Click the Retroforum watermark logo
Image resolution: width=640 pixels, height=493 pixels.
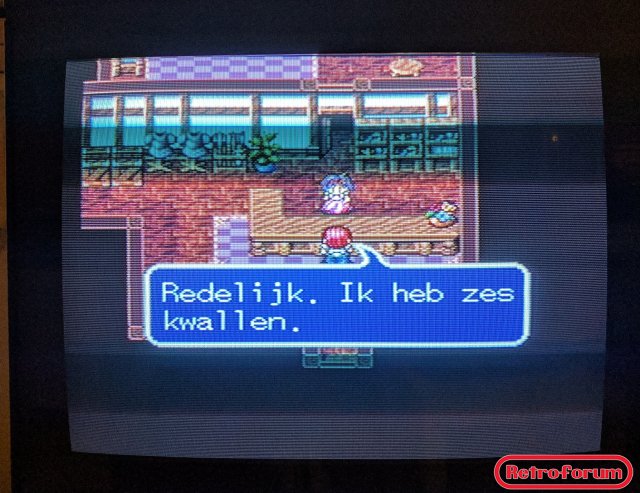coord(563,471)
